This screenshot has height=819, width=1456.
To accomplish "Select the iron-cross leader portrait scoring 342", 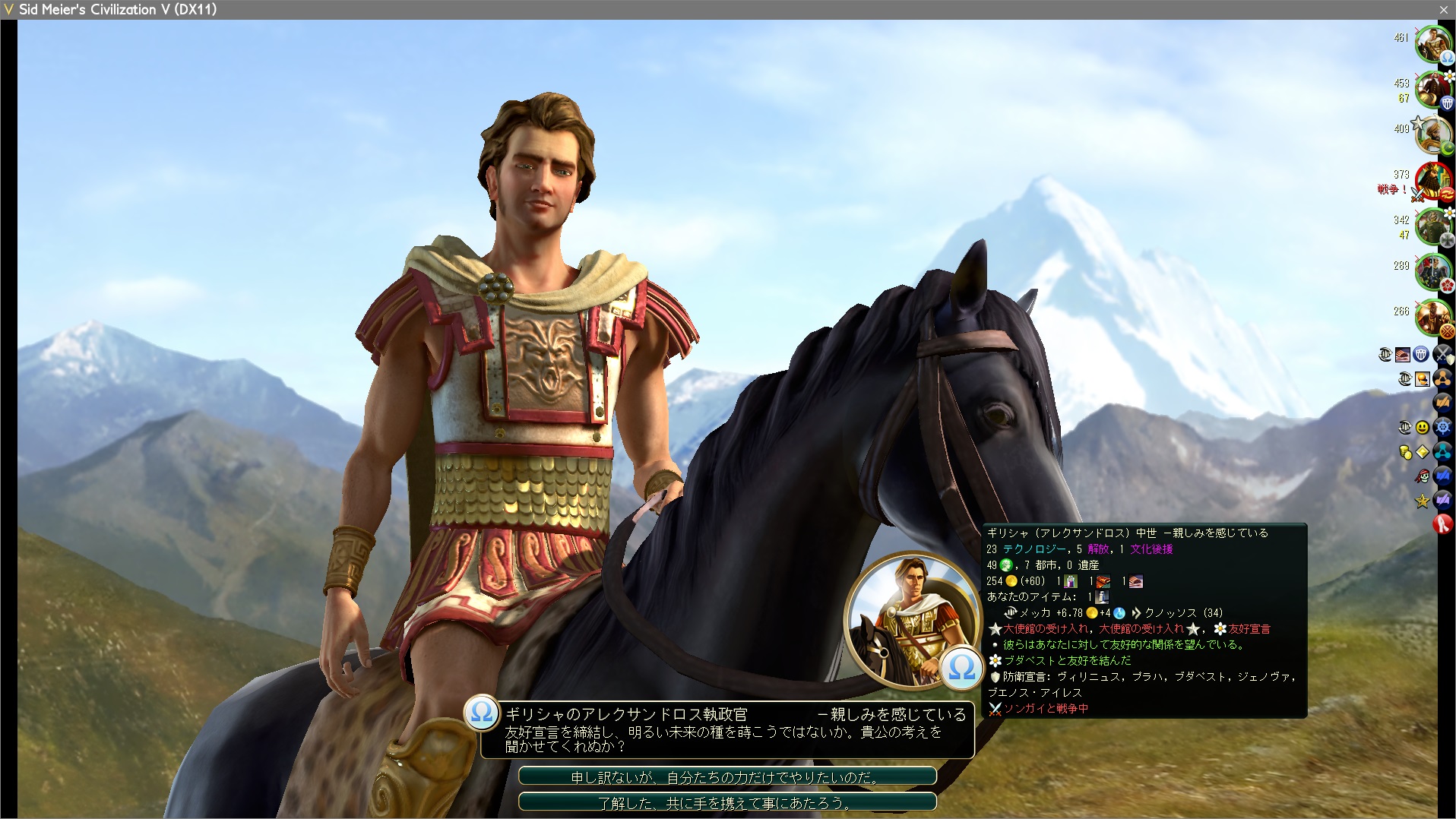I will (1432, 226).
